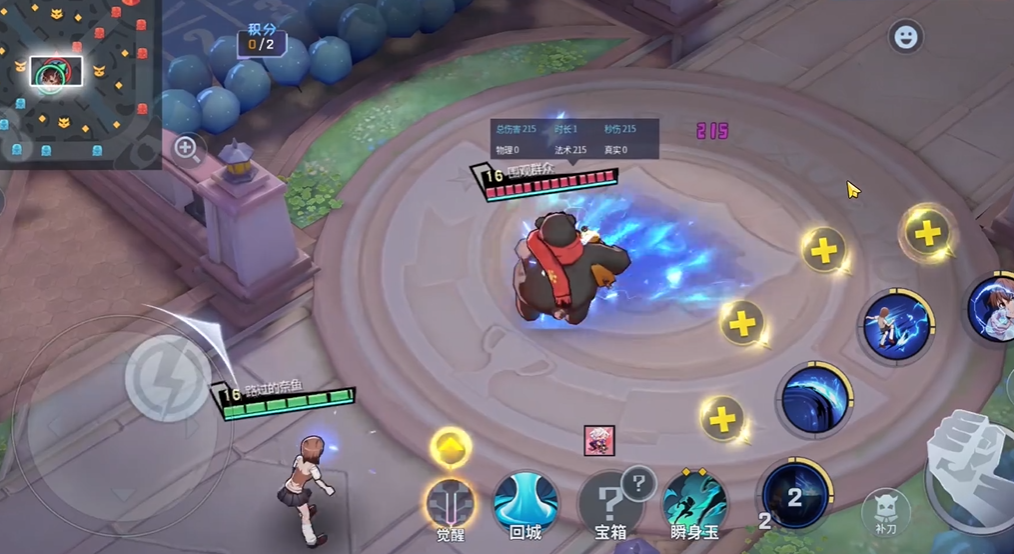
Task: Use the 回城 recall button
Action: pos(526,501)
